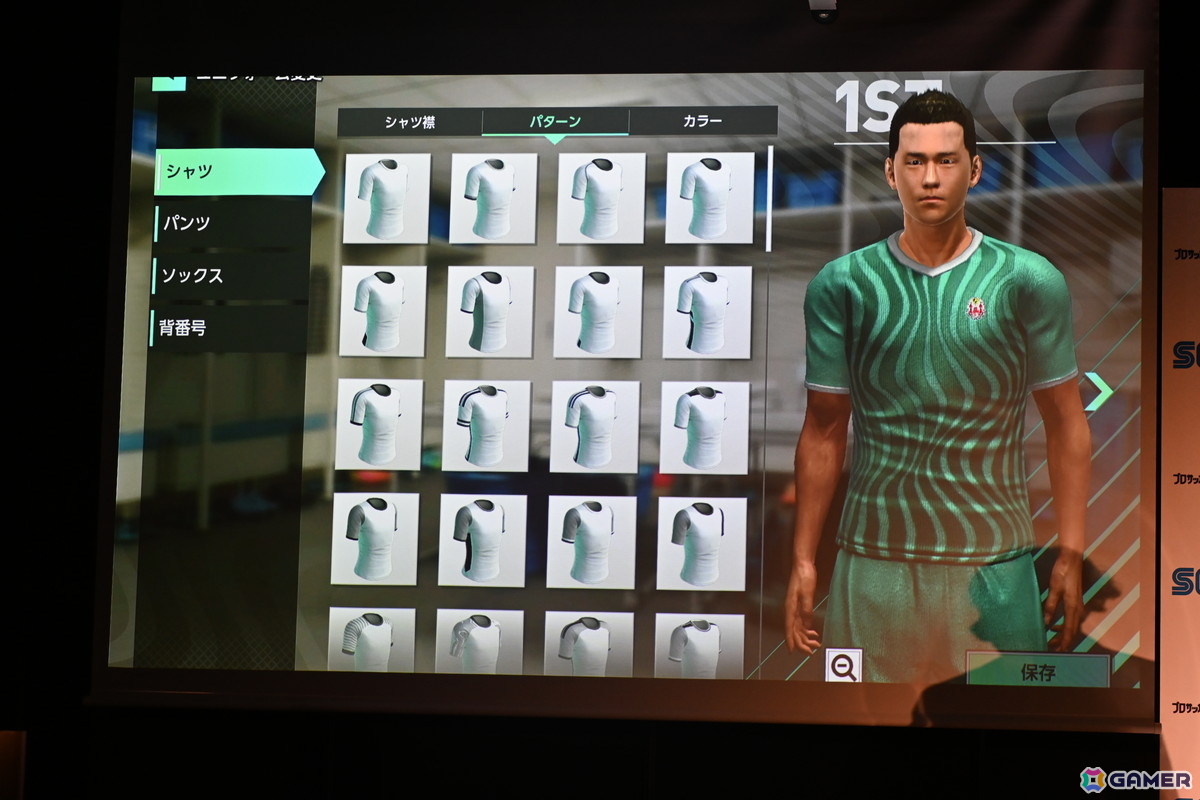Screen dimensions: 1200x800
Task: Click the green right arrow beside player
Action: click(1098, 391)
